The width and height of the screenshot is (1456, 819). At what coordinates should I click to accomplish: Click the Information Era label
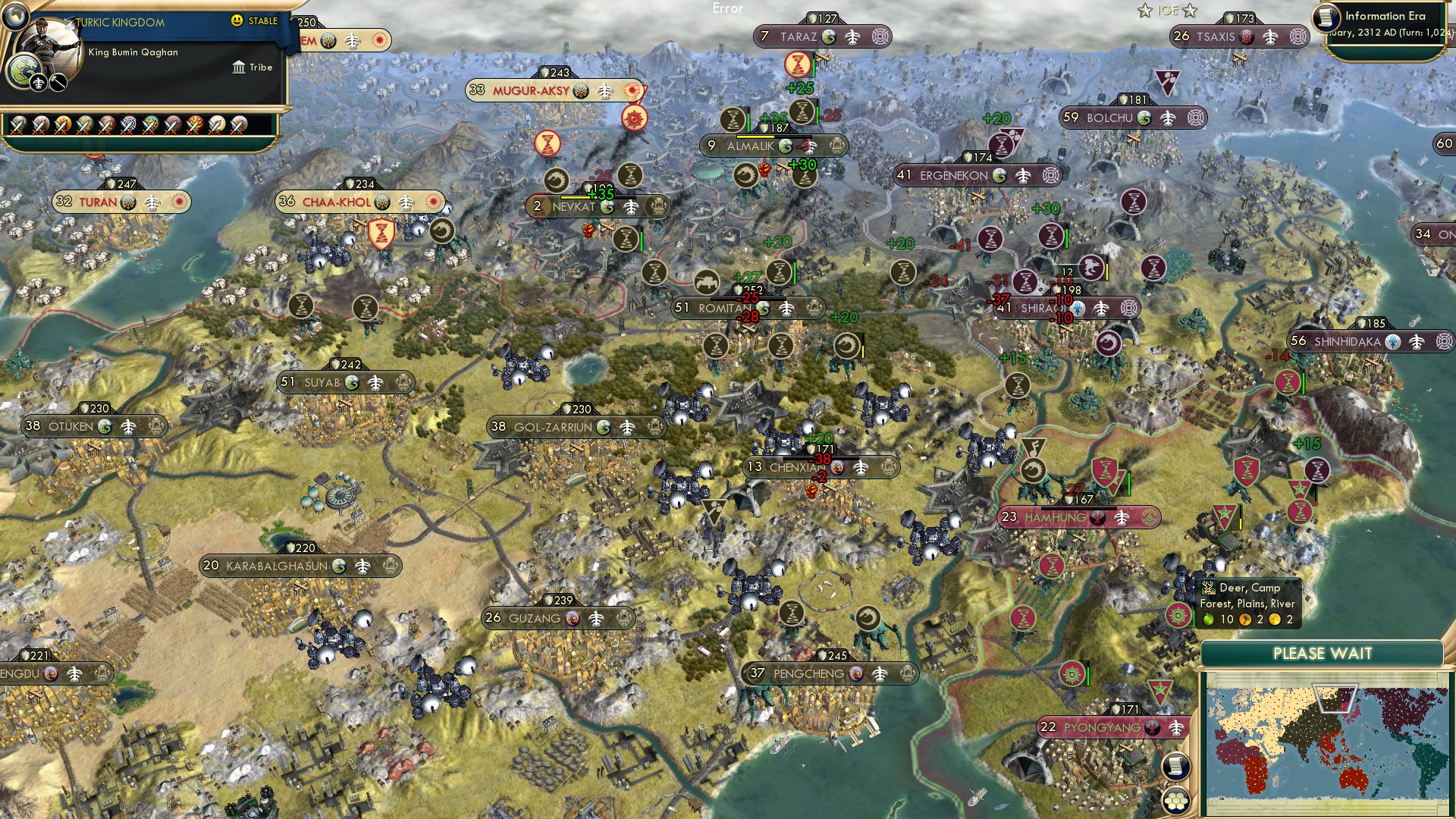coord(1385,15)
